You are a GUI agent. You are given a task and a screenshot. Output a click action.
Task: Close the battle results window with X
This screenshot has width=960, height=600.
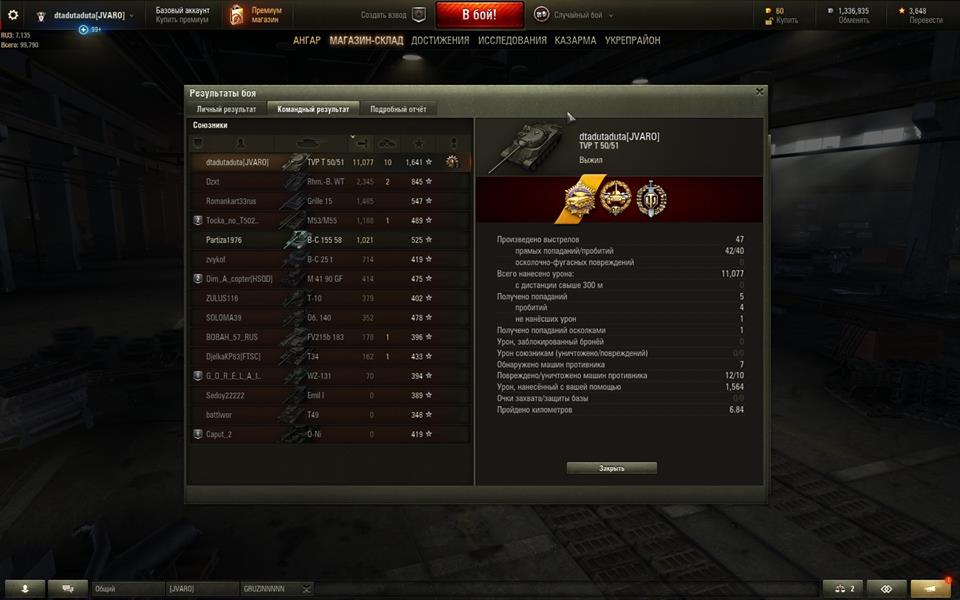759,91
